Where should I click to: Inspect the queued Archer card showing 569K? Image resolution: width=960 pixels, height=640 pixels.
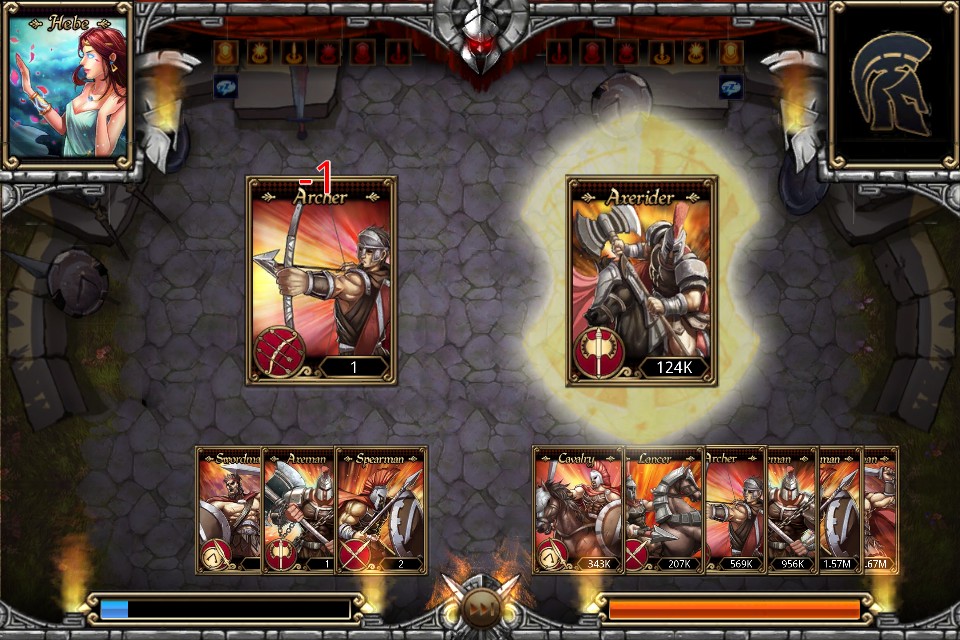pos(735,510)
